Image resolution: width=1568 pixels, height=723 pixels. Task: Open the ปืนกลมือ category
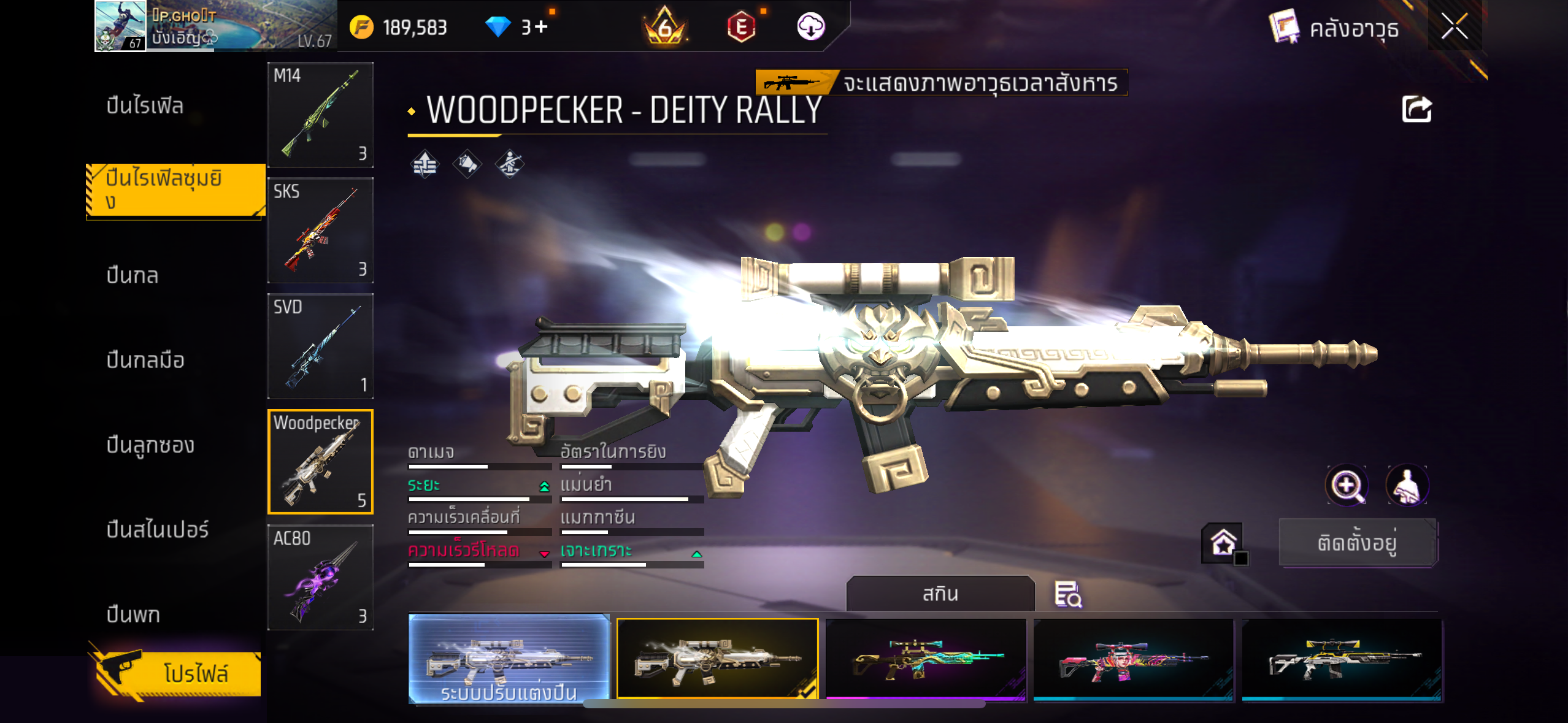145,360
